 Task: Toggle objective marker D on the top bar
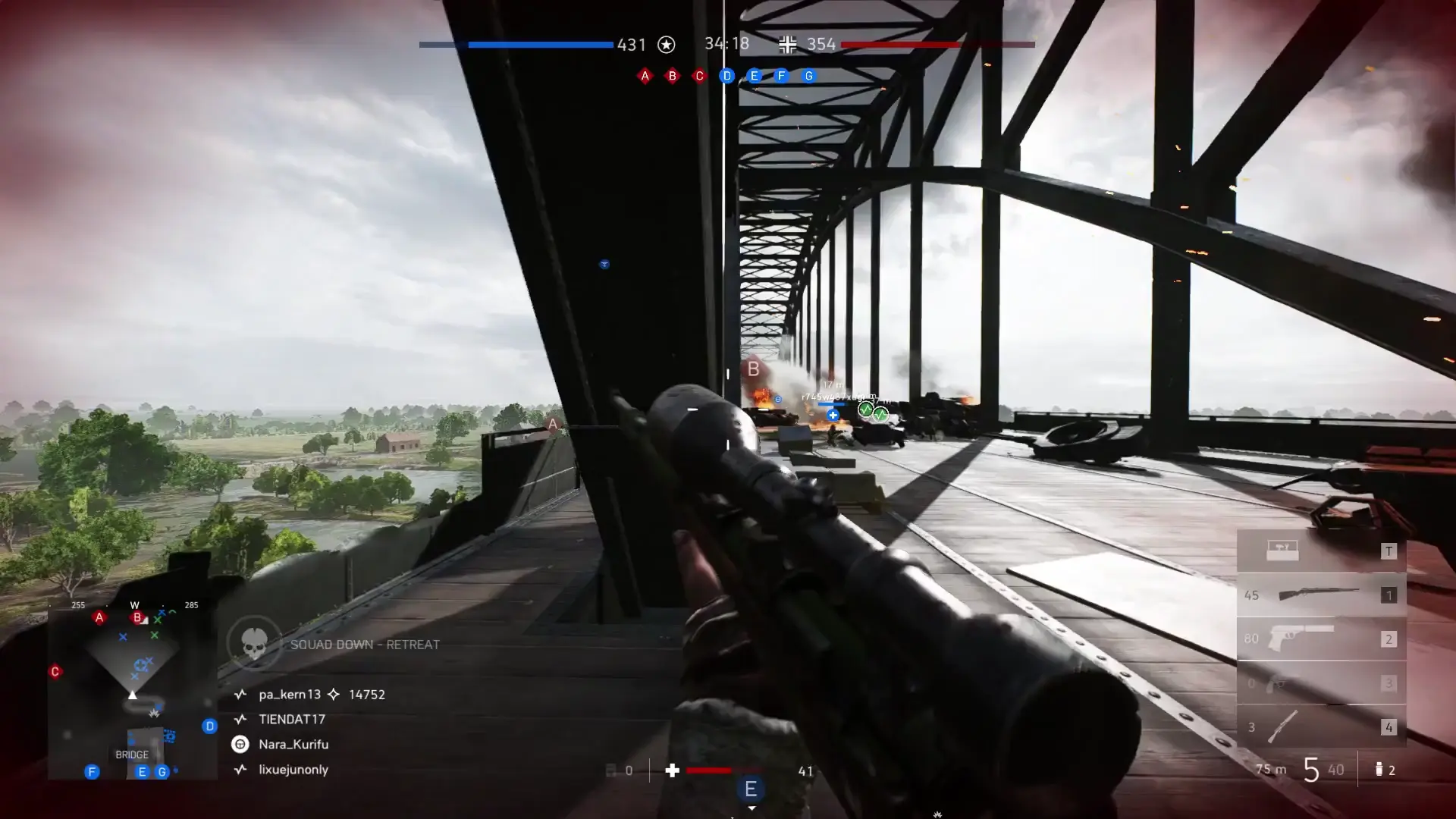(726, 76)
